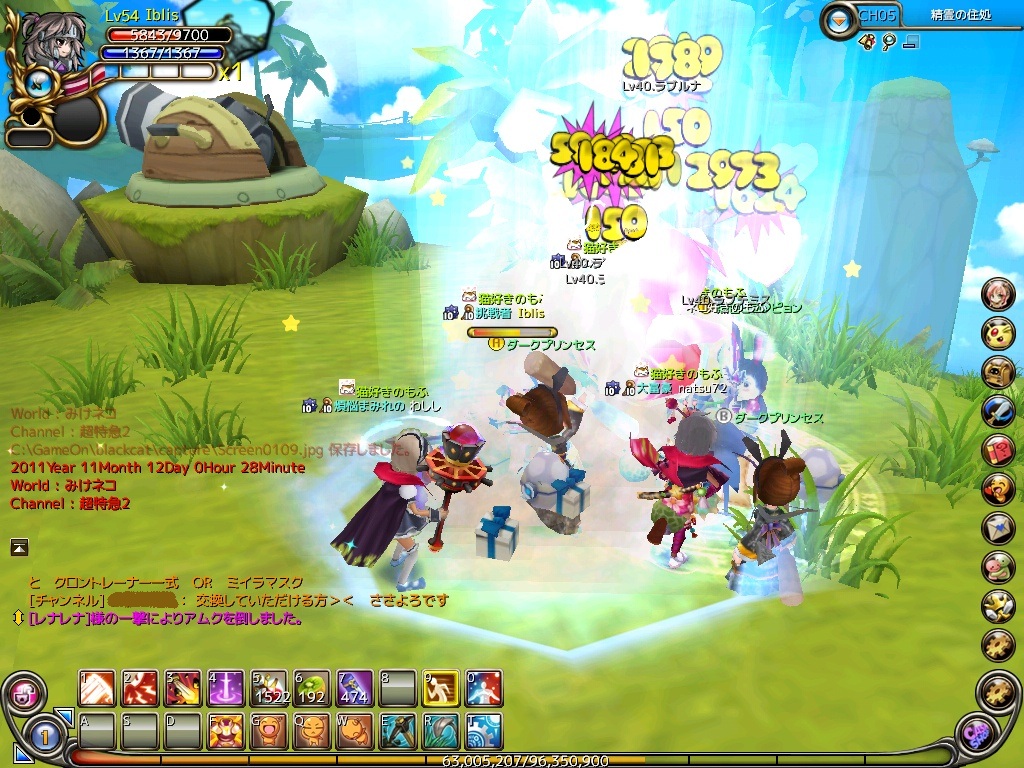Use the green fruit item with 192 count
1024x768 pixels.
(312, 688)
